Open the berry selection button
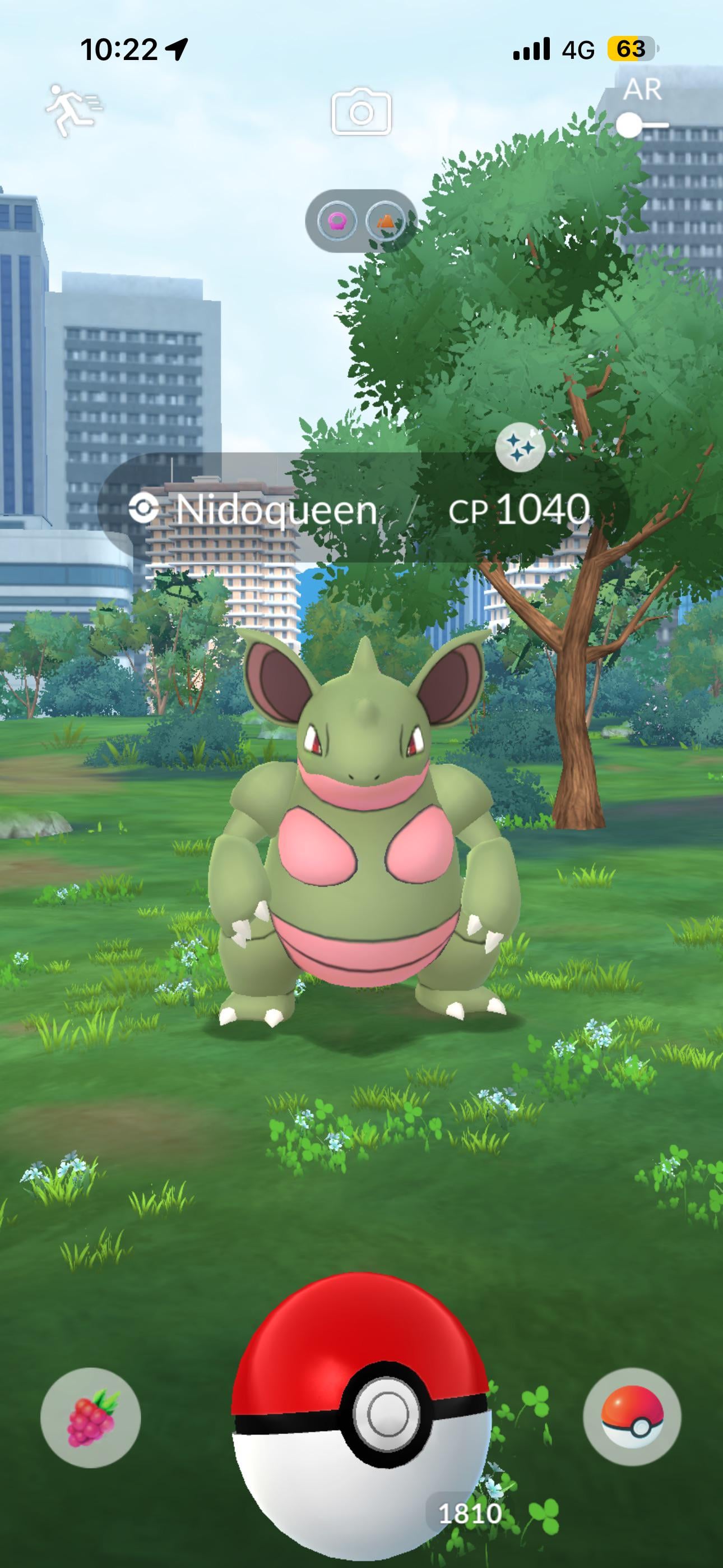Image resolution: width=723 pixels, height=1568 pixels. coord(91,1417)
